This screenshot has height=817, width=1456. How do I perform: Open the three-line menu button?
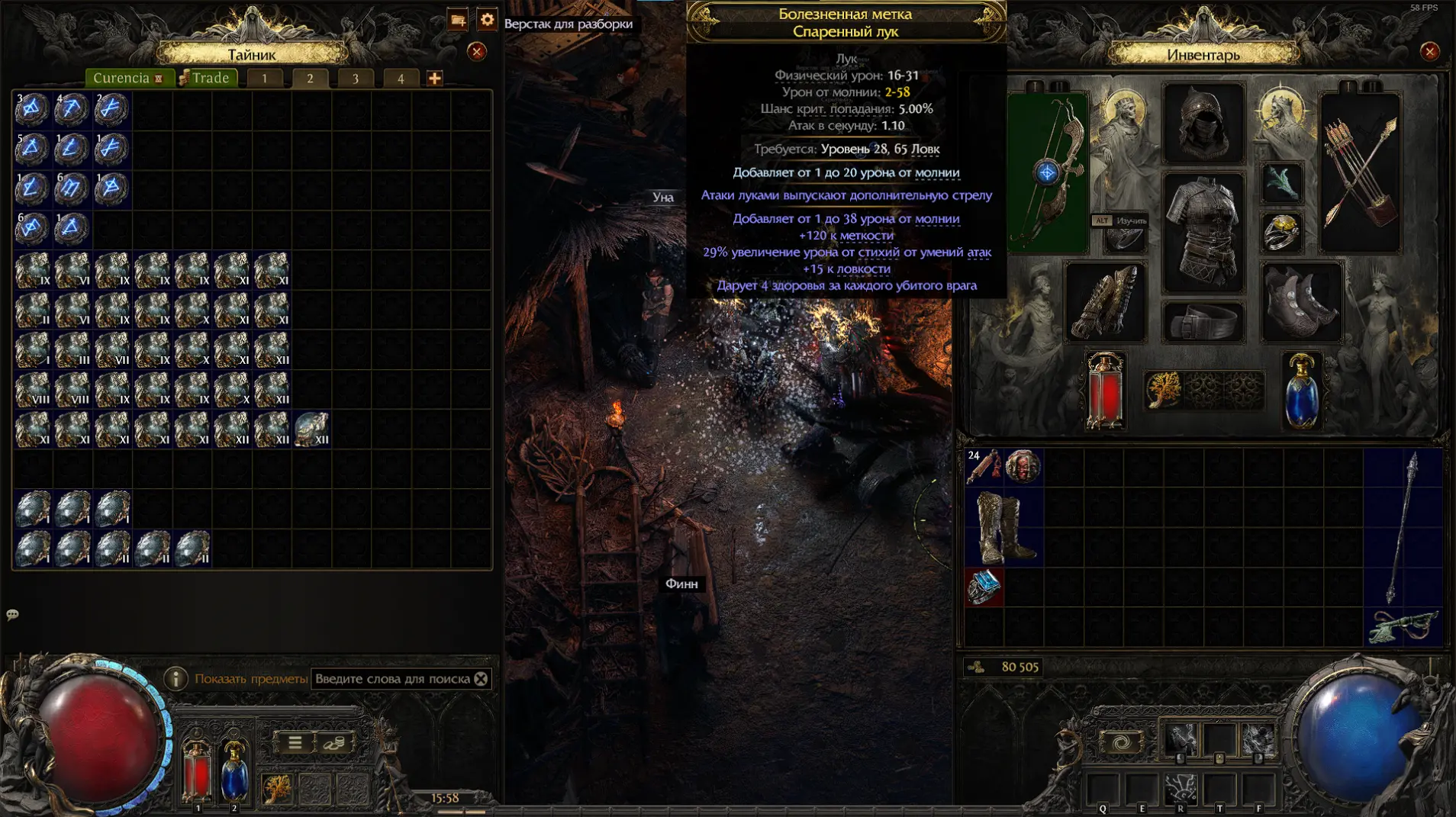click(295, 742)
